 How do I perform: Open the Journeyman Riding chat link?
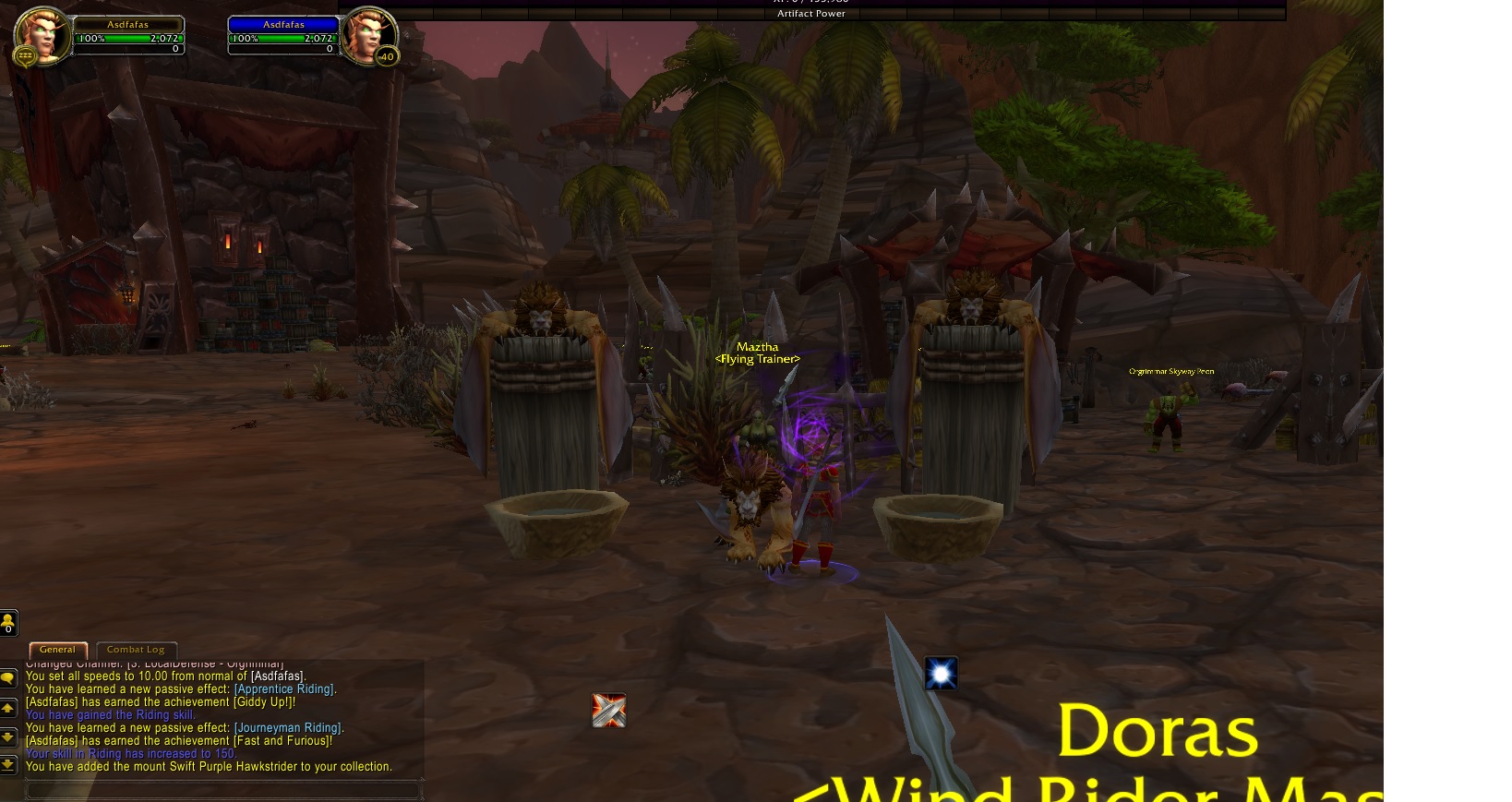[x=288, y=728]
